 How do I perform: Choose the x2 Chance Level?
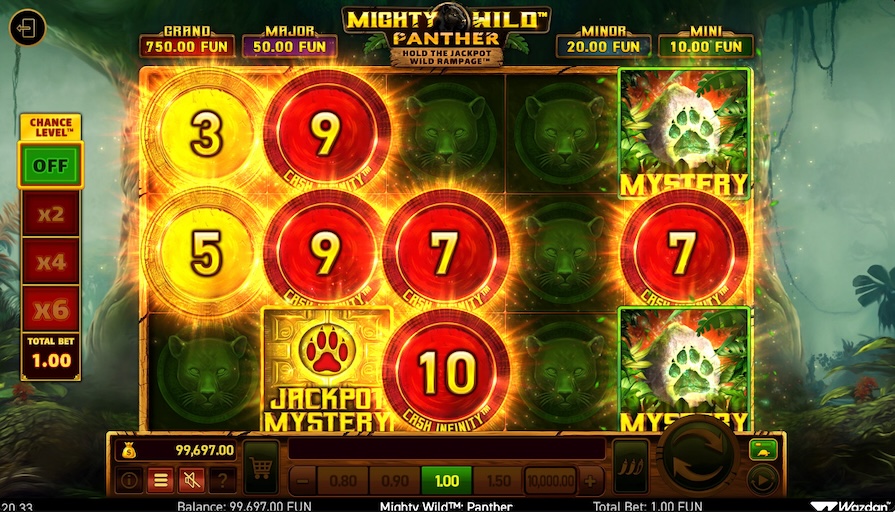coord(50,213)
